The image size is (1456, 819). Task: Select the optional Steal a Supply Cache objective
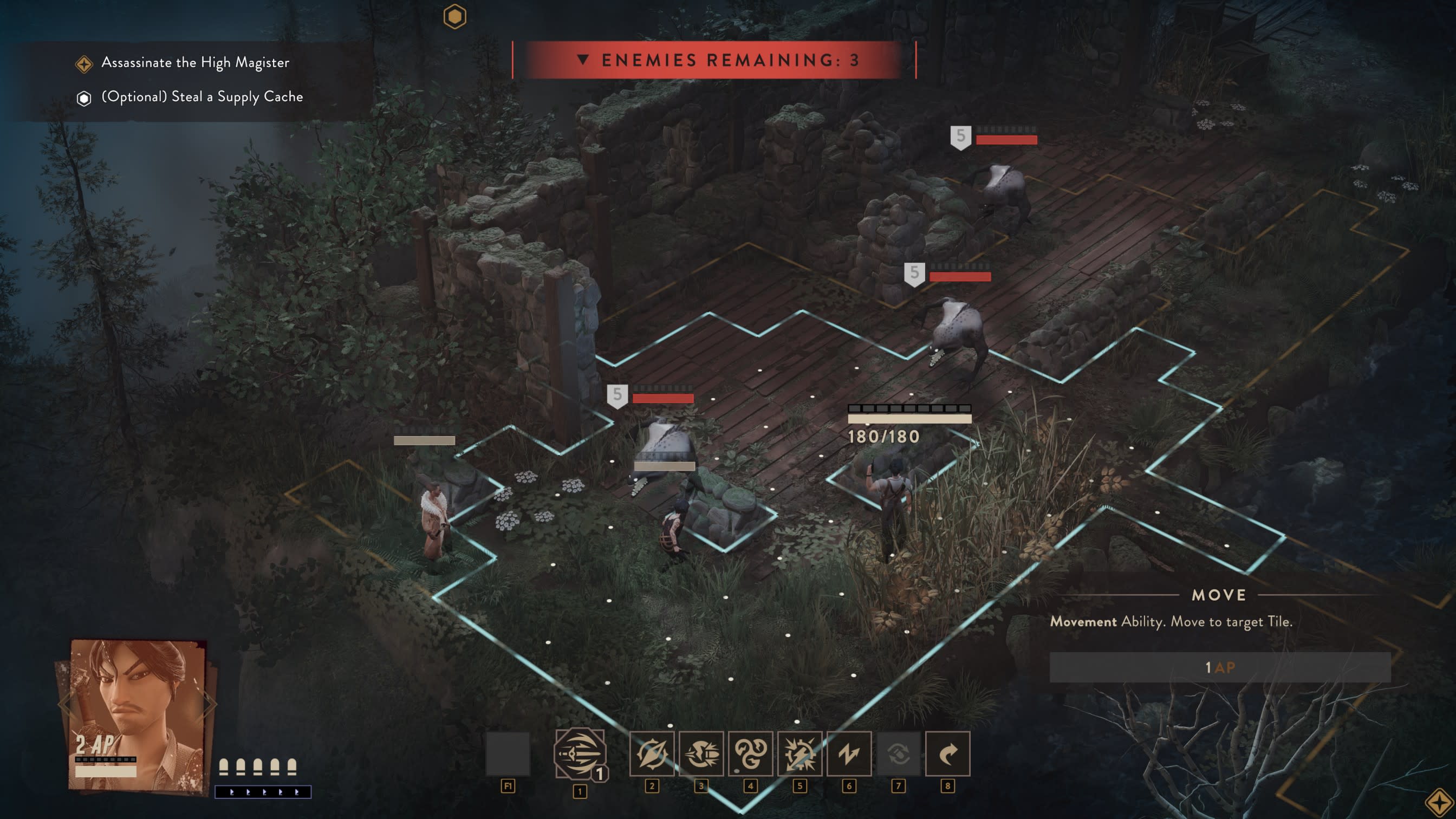[202, 96]
